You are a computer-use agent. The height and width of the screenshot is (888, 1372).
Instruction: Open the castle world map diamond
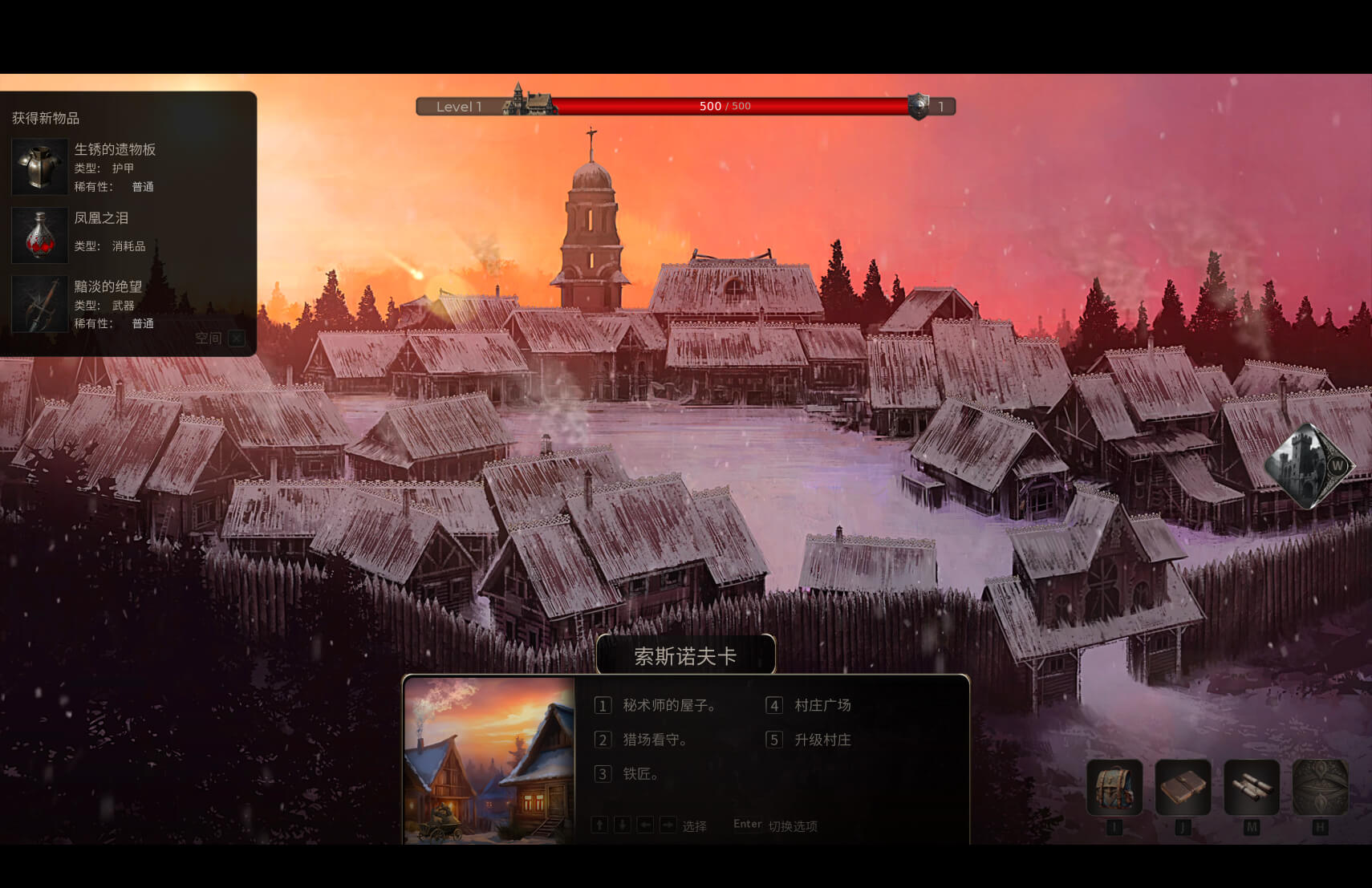1308,466
